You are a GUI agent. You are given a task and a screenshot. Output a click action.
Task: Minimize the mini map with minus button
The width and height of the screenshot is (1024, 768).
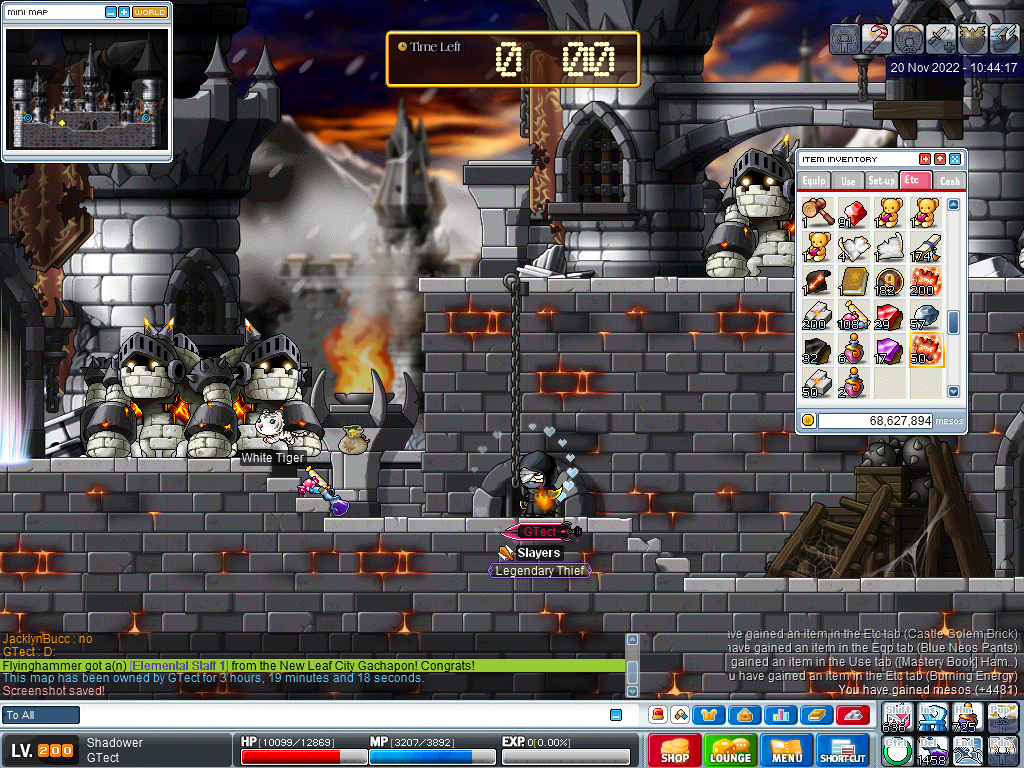click(109, 12)
